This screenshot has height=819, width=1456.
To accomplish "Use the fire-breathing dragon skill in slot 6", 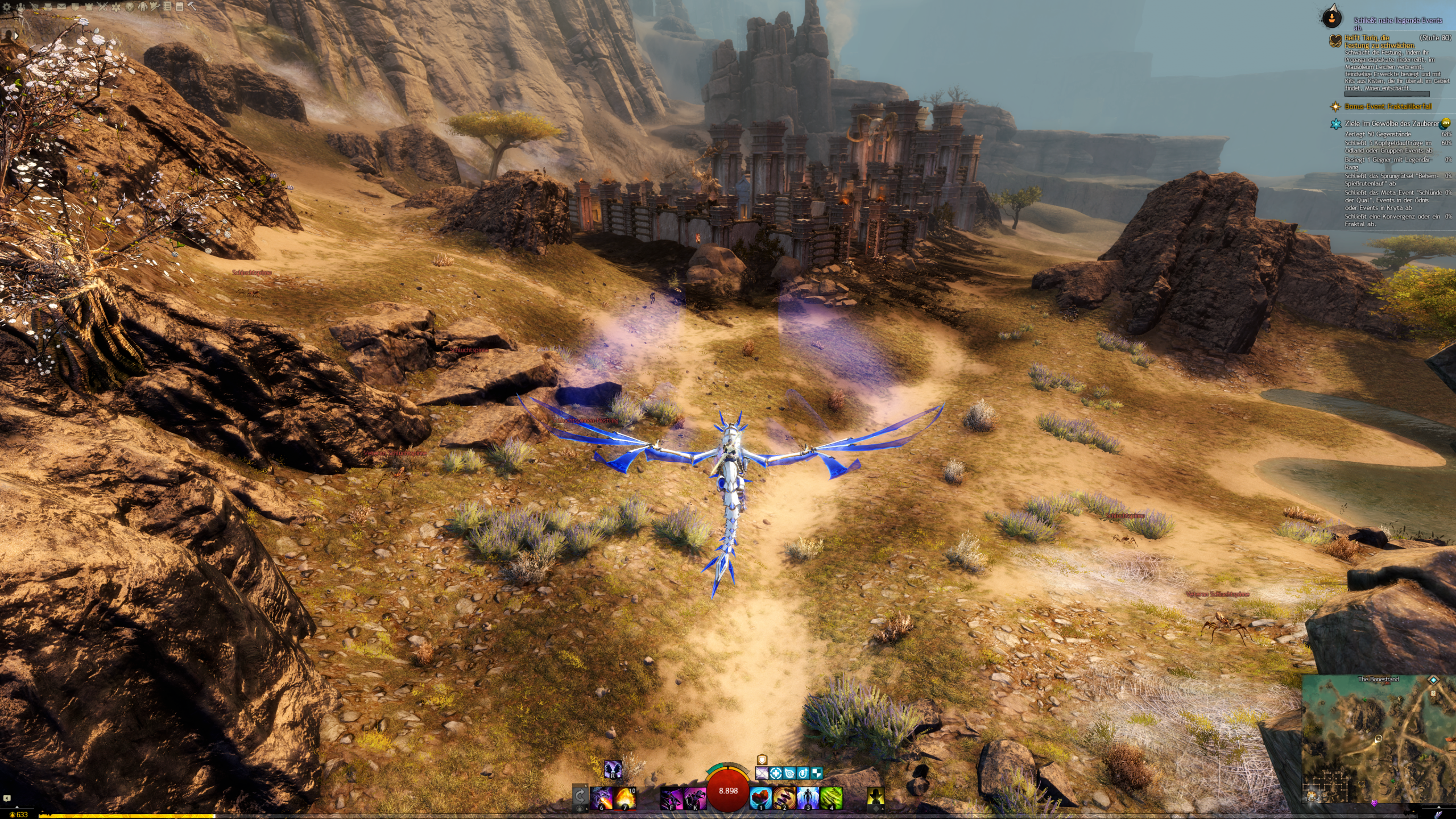I will 601,798.
